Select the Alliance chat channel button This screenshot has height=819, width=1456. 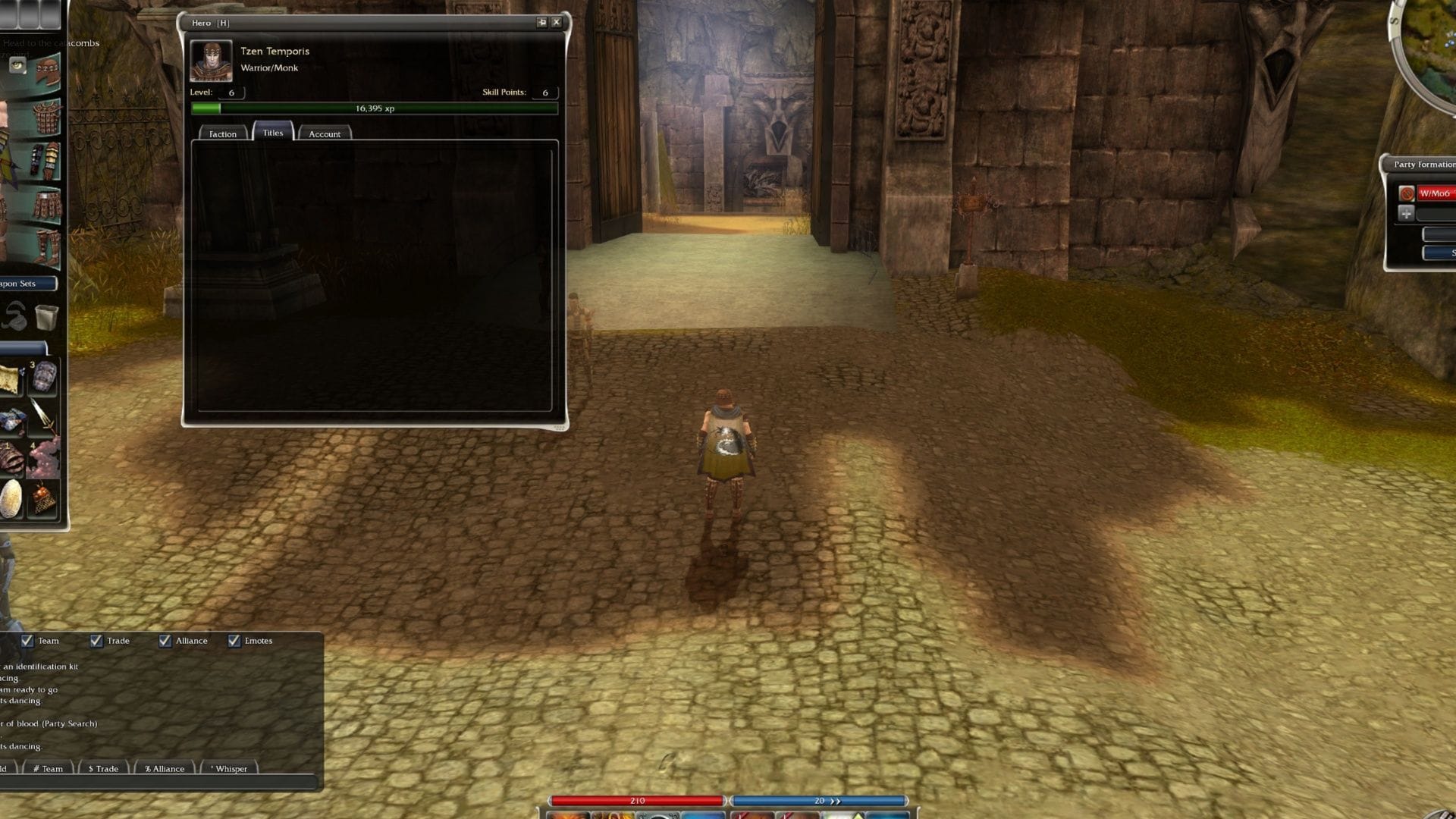(164, 769)
